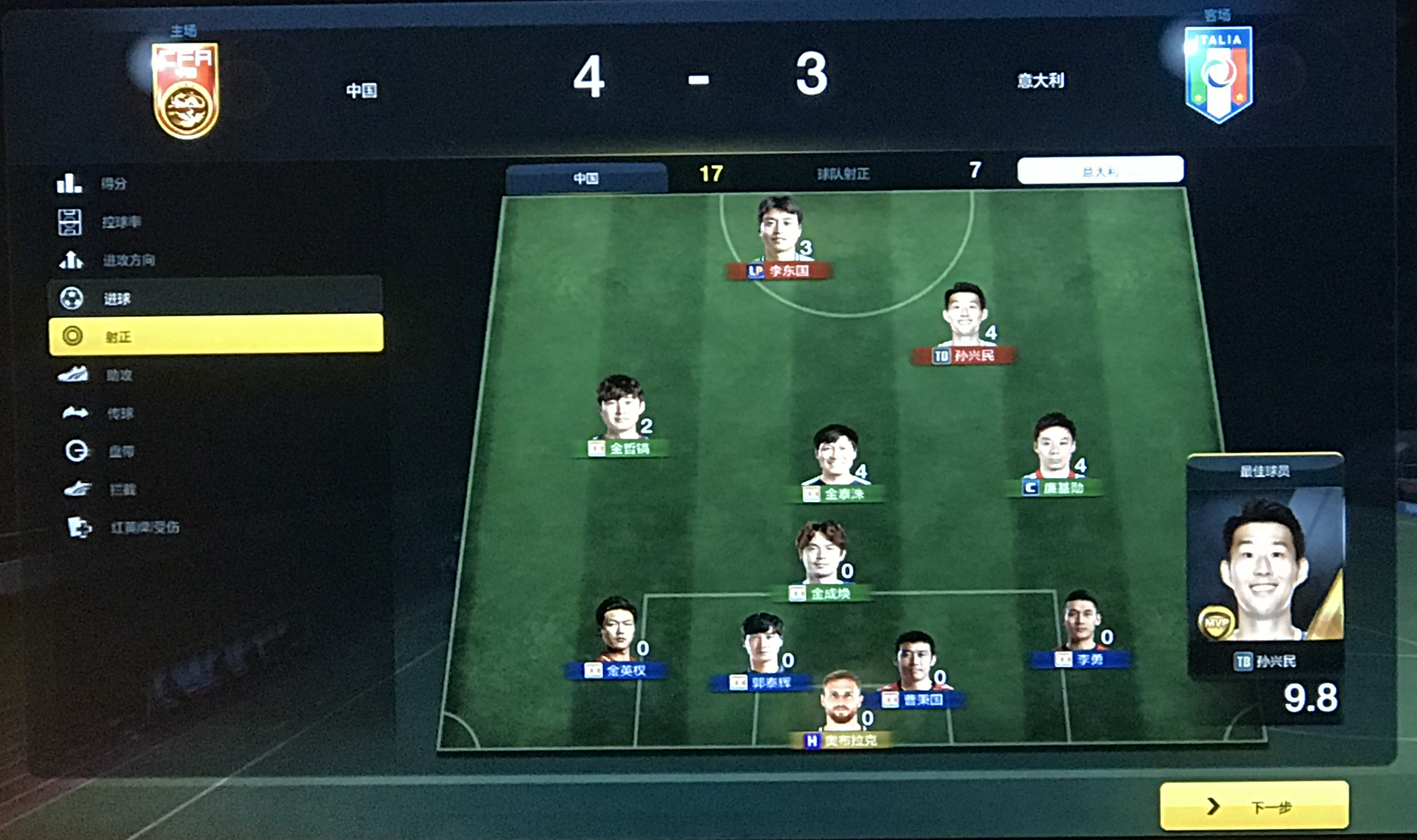This screenshot has height=840, width=1417.
Task: Show the 传球 passing stats
Action: [120, 413]
